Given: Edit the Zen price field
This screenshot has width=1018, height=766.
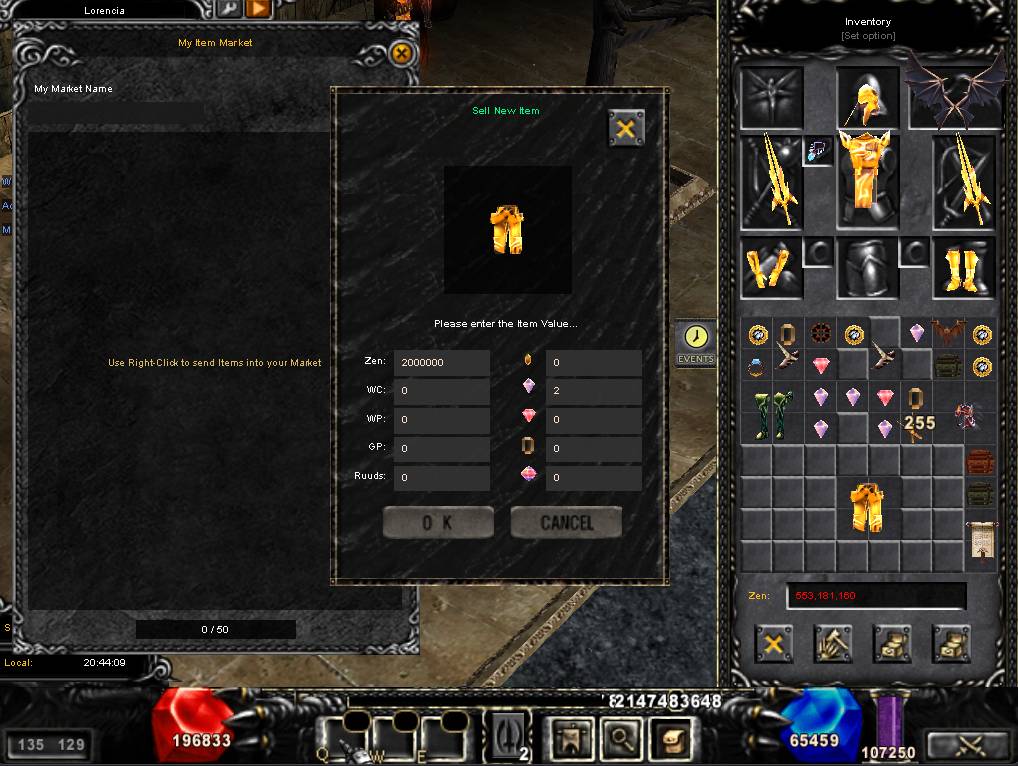Looking at the screenshot, I should click(441, 363).
